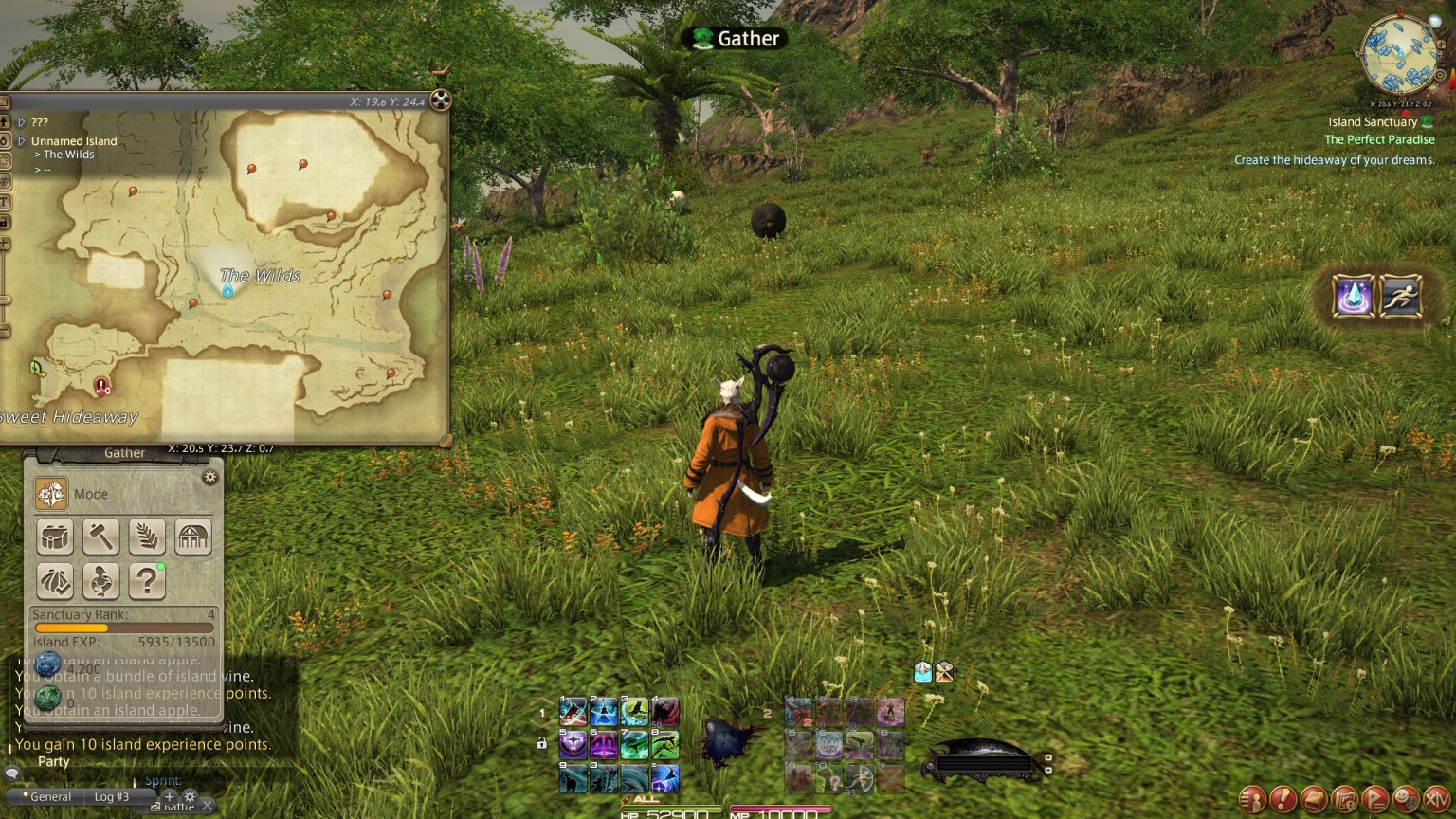Switch to the Log #3 chat tab
Image resolution: width=1456 pixels, height=819 pixels.
pos(112,796)
